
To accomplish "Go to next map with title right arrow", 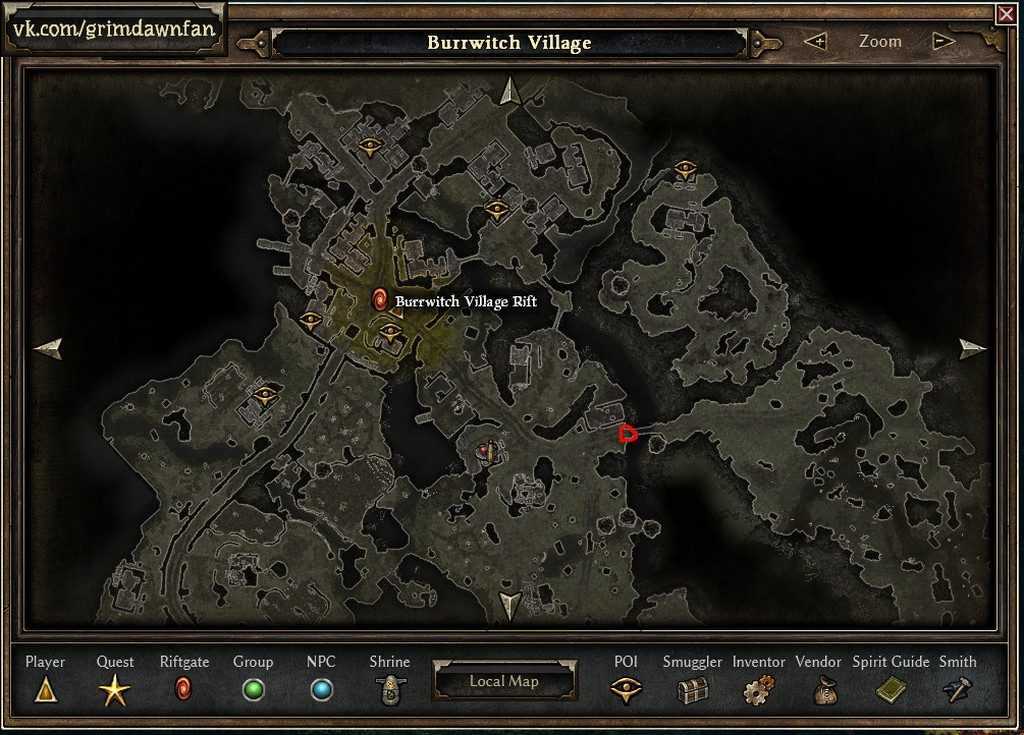I will click(767, 43).
